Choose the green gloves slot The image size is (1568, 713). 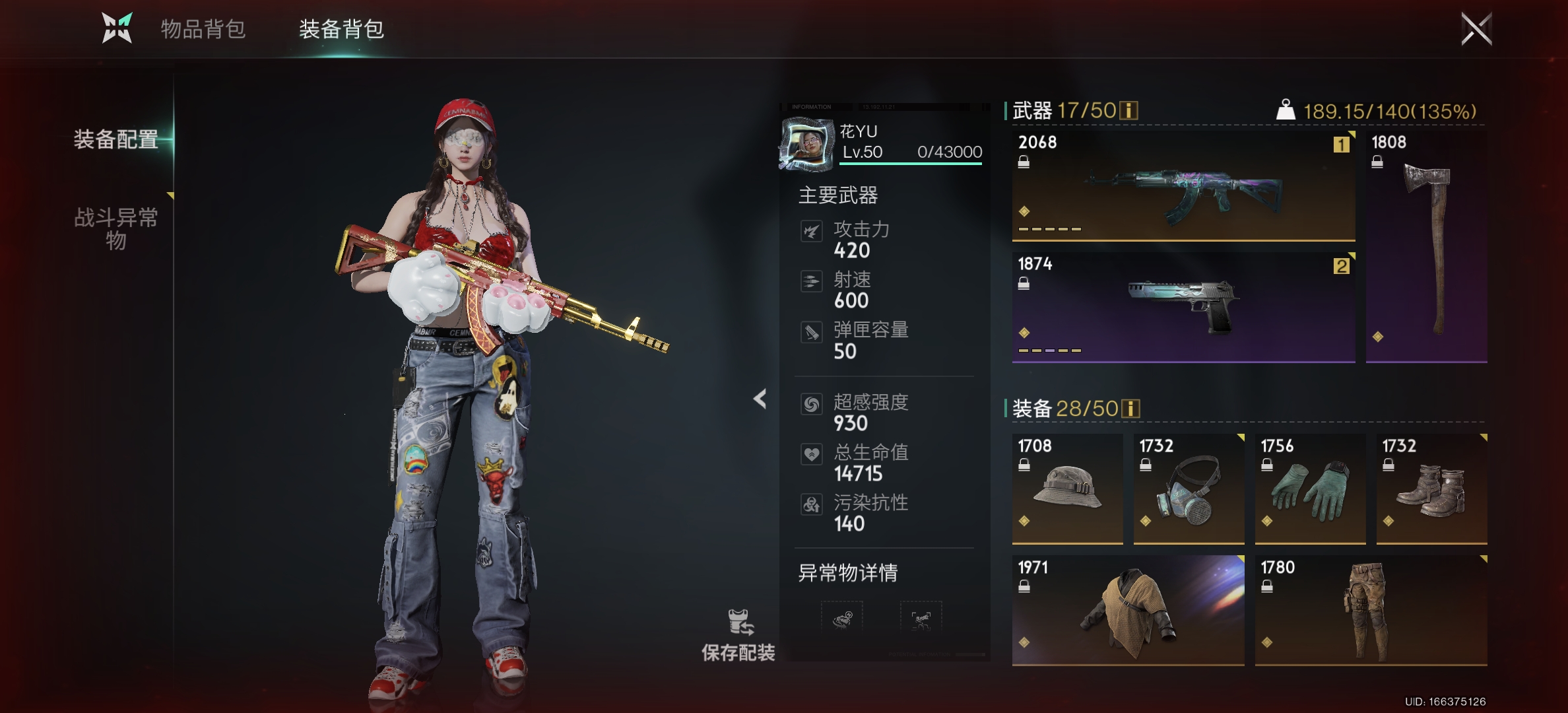coord(1310,489)
